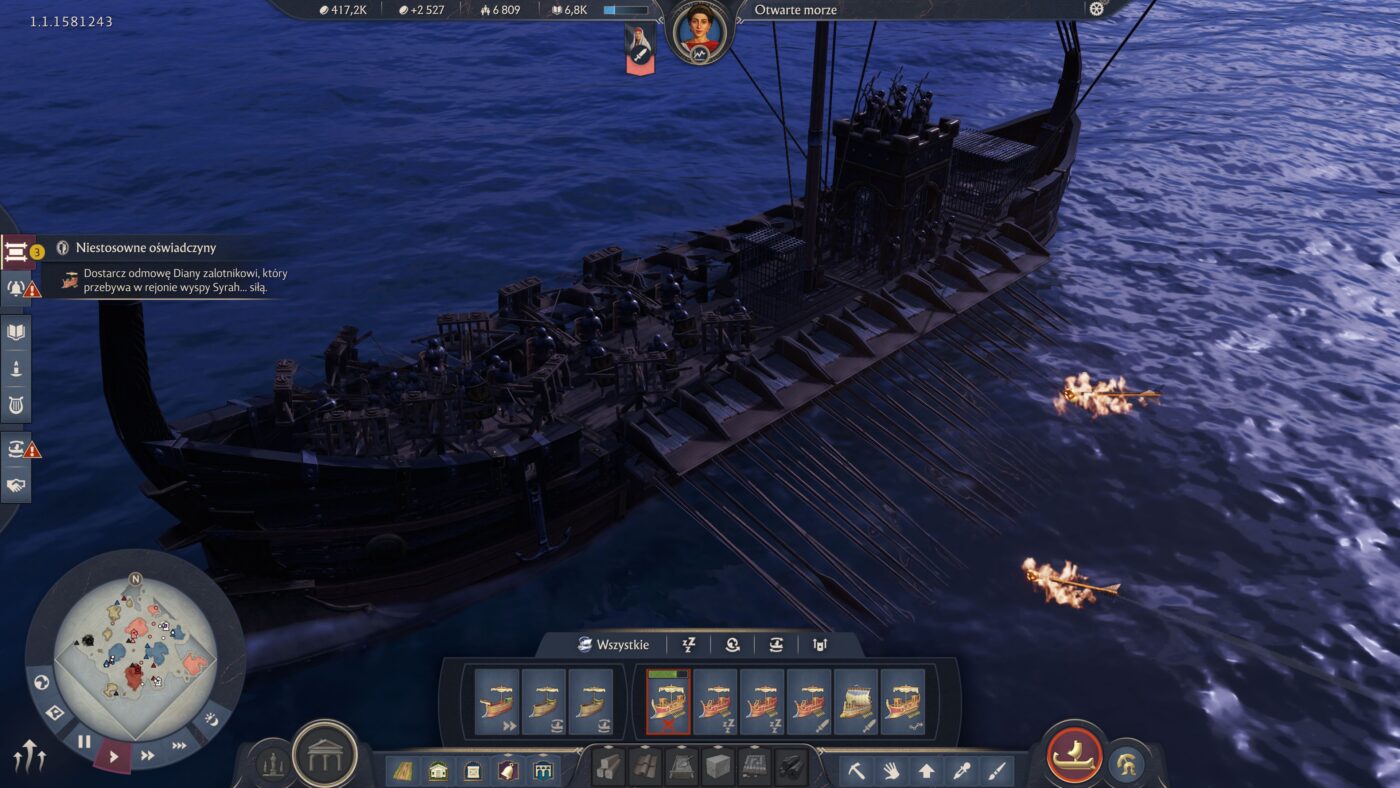
Task: Toggle day/night moon icon on minimap
Action: [213, 720]
